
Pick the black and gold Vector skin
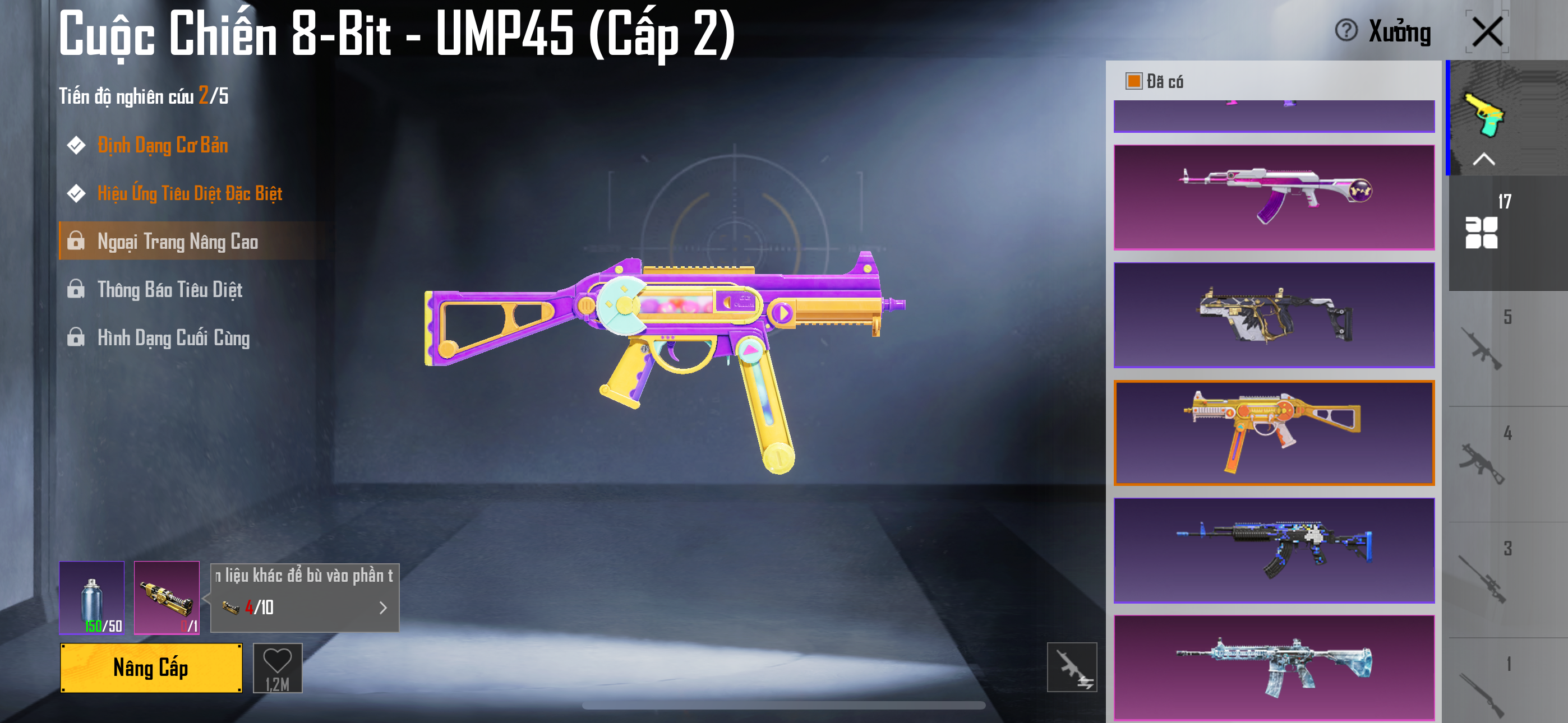(x=1274, y=315)
